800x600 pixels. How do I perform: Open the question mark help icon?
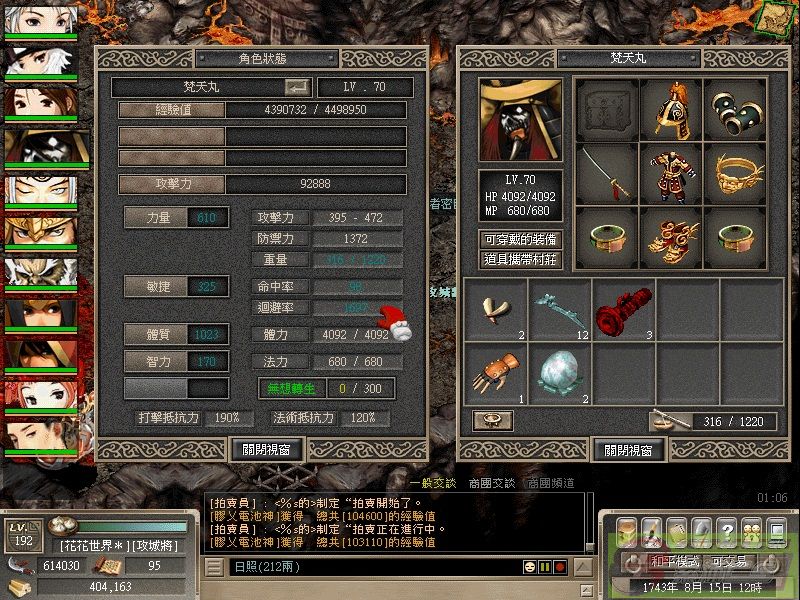click(727, 529)
